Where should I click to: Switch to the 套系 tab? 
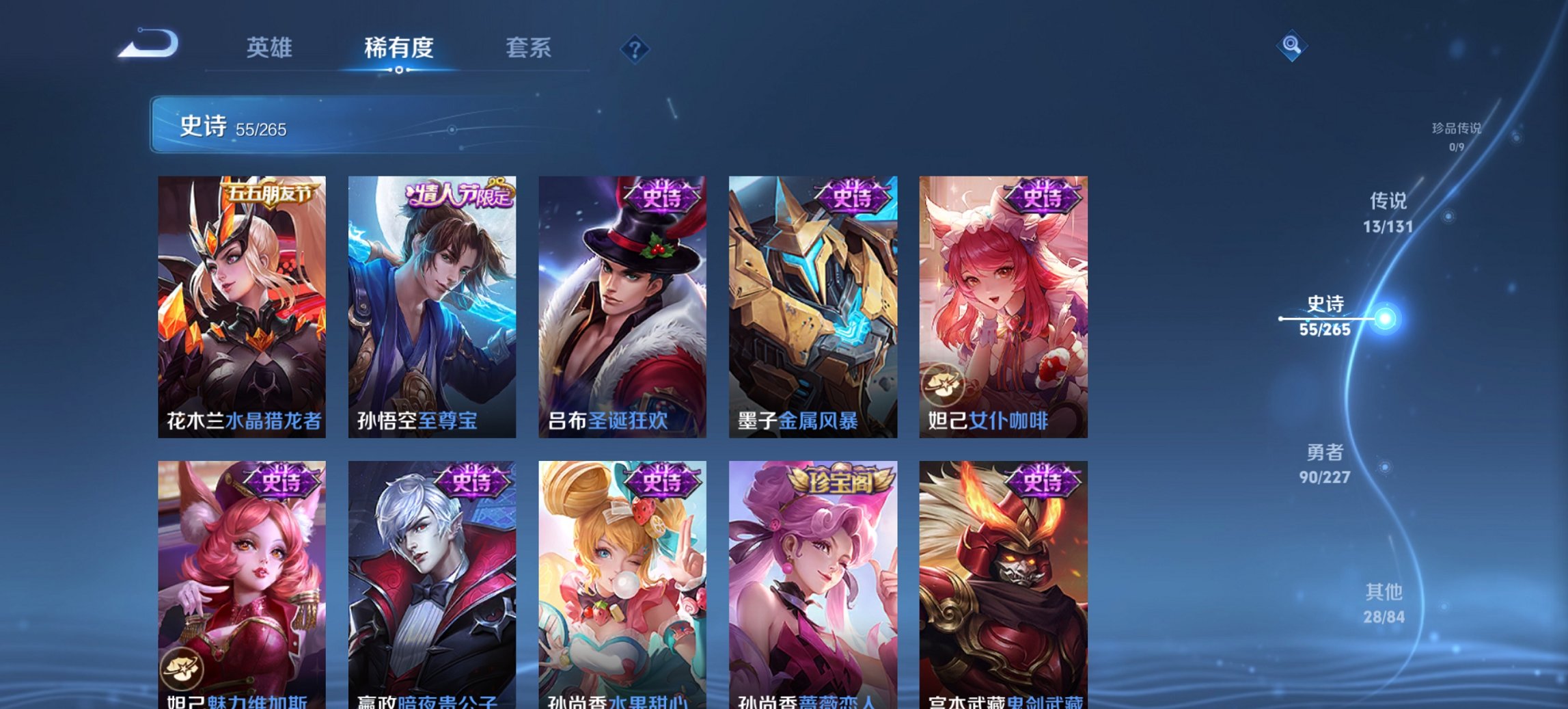tap(528, 48)
